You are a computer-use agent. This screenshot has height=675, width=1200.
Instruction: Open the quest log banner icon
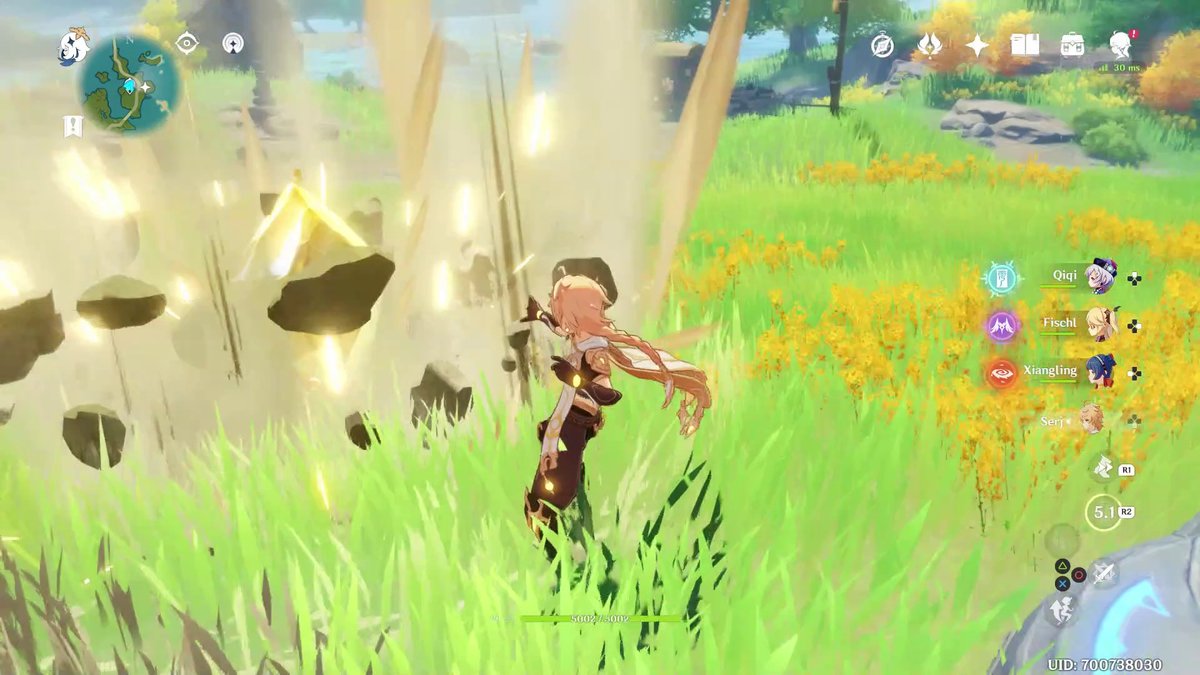pyautogui.click(x=72, y=127)
